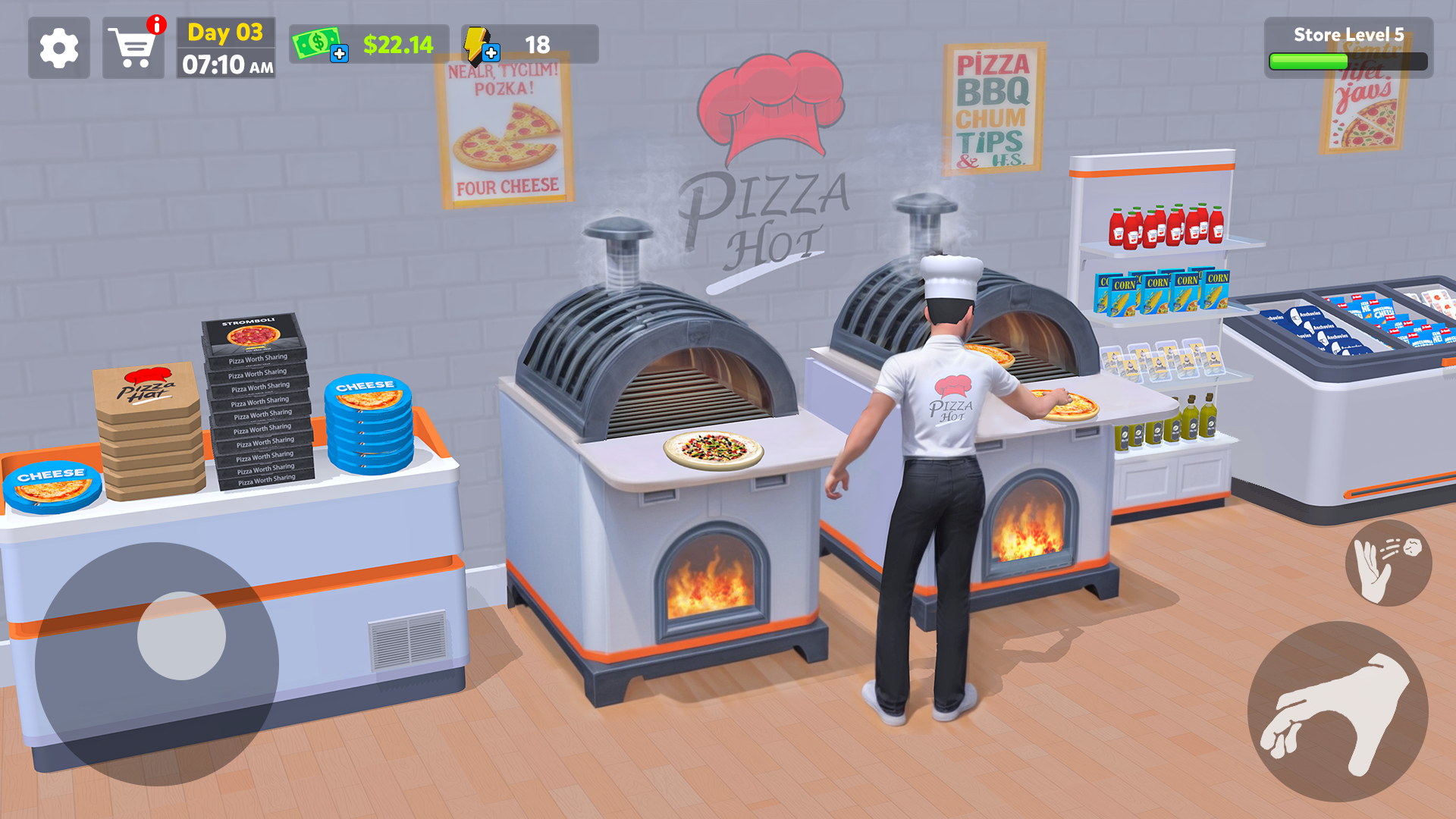Open the Stromboli boxes stack

(258, 402)
